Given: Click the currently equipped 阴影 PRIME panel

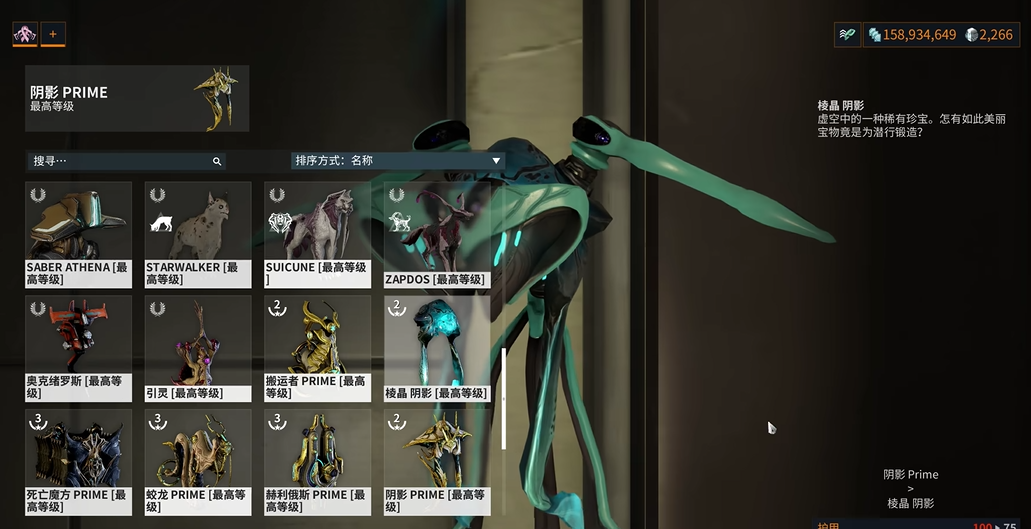Looking at the screenshot, I should pos(137,99).
